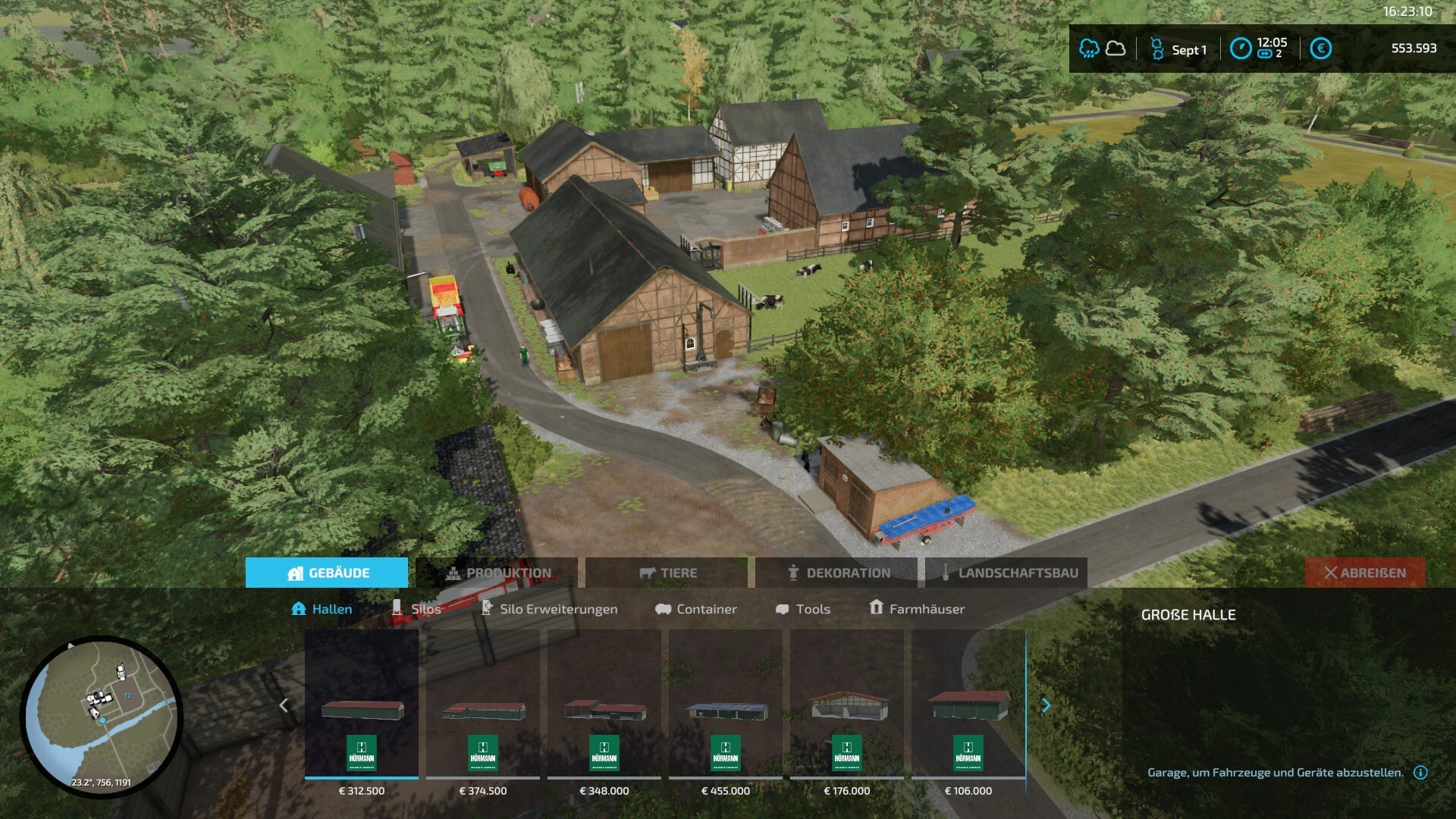The image size is (1456, 819).
Task: Go to next page of halls
Action: (1046, 705)
